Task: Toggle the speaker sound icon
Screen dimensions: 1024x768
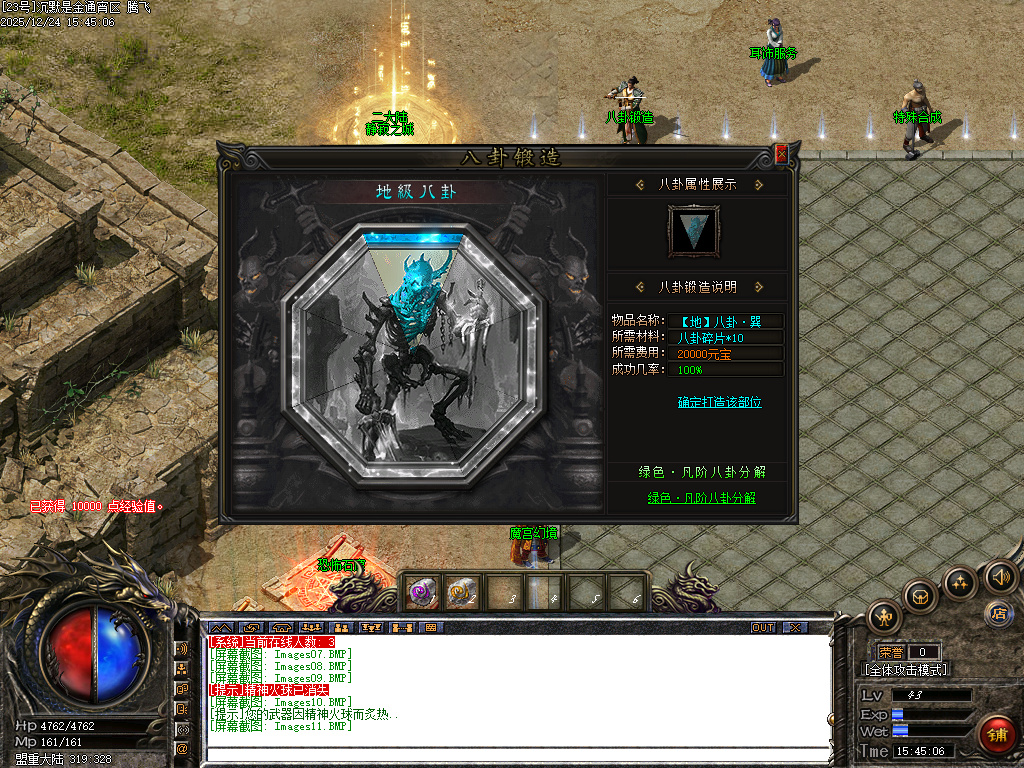Action: [x=1000, y=576]
